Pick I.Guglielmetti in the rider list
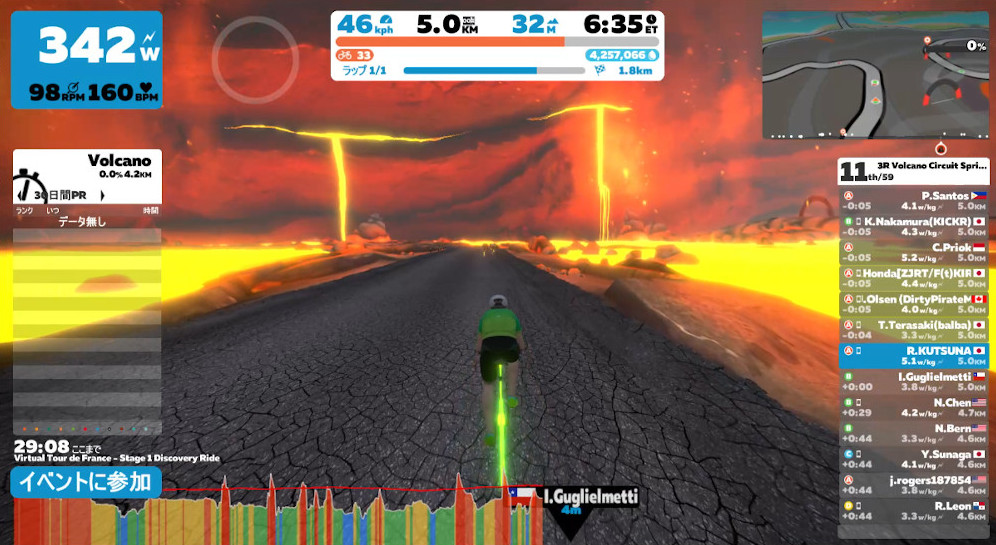 click(x=914, y=382)
